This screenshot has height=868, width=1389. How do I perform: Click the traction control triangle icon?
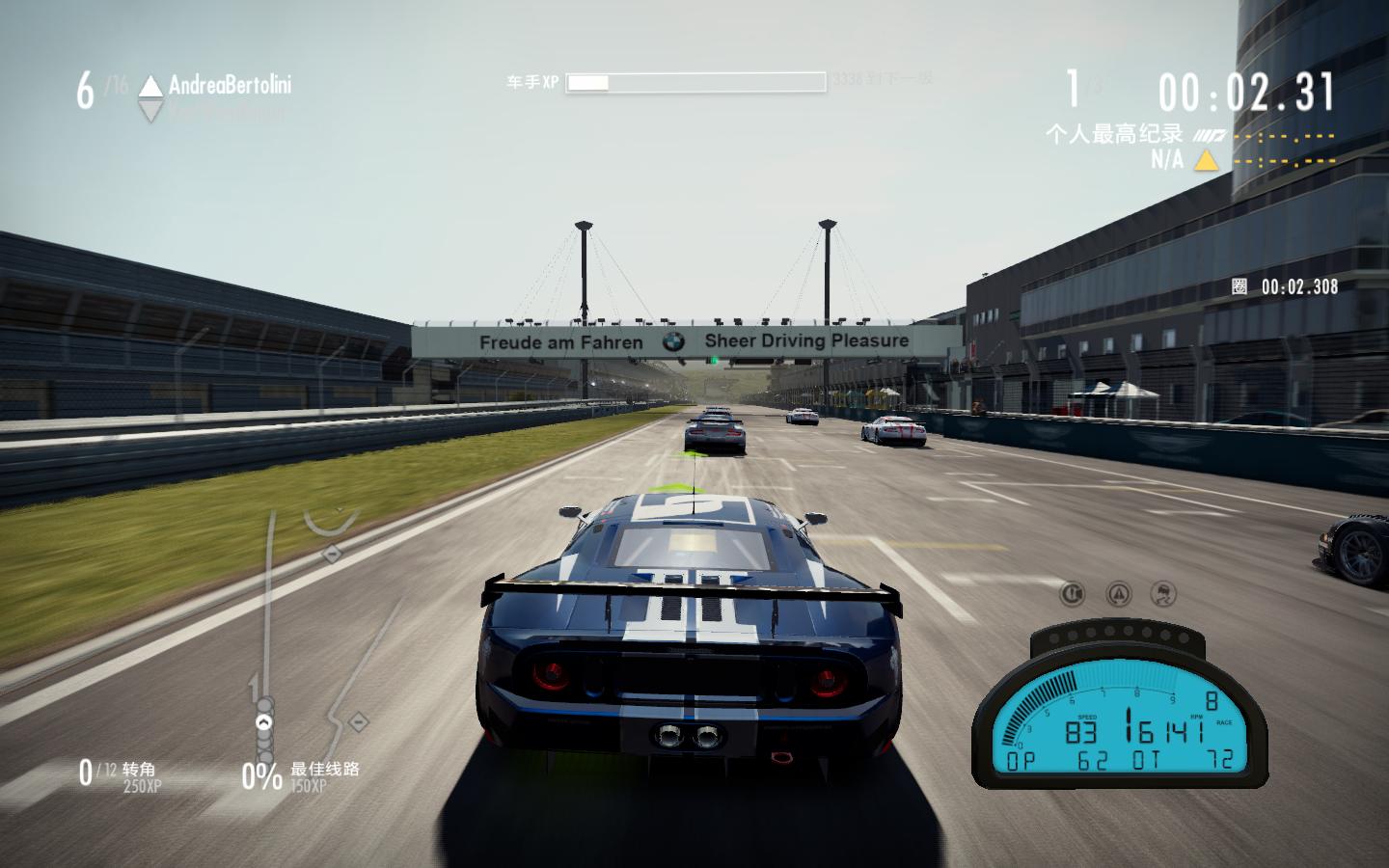pyautogui.click(x=1118, y=592)
